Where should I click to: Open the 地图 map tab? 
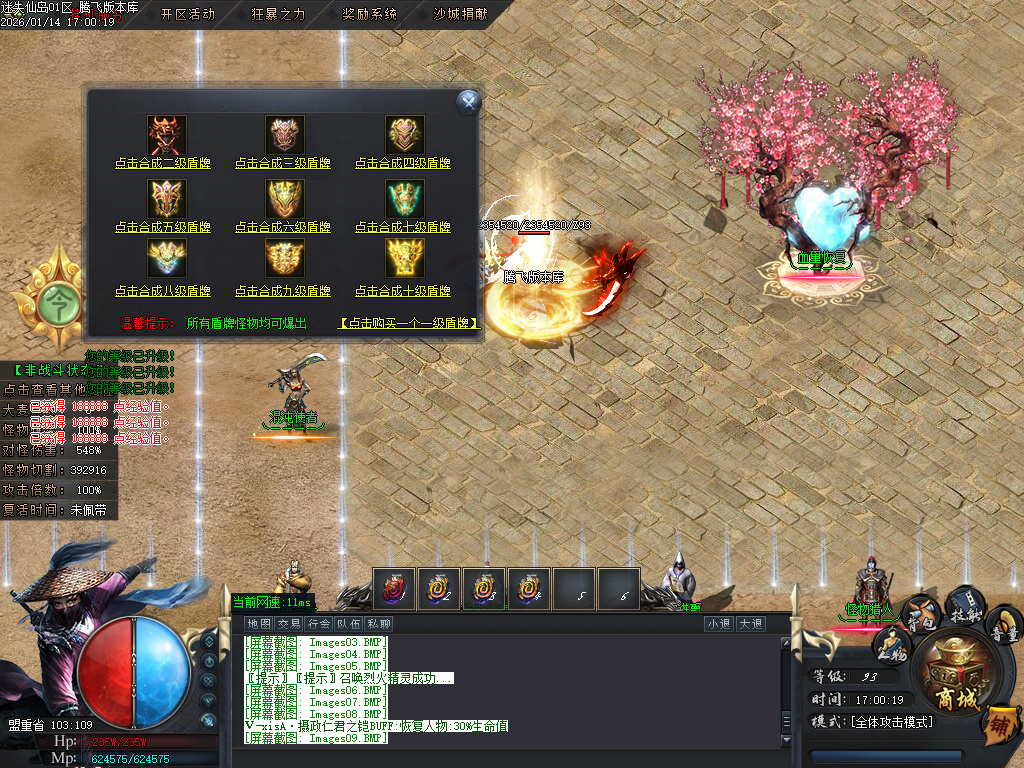[259, 624]
